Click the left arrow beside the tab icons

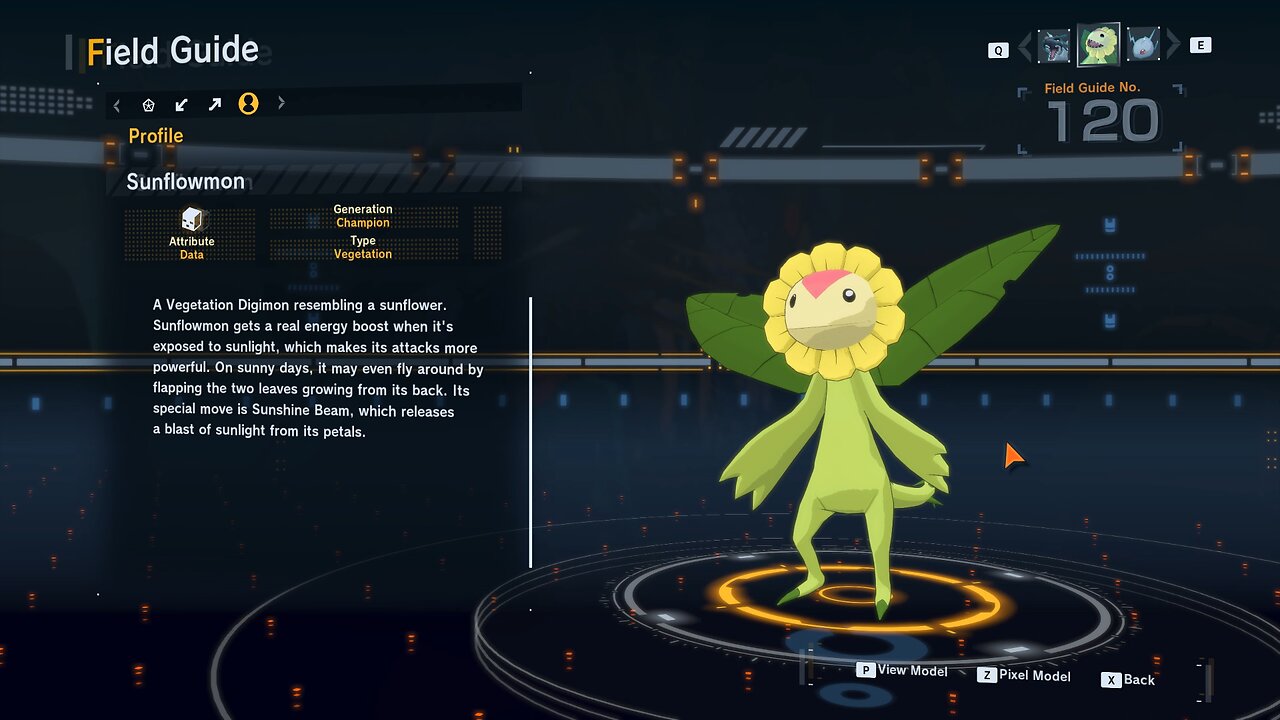(117, 104)
